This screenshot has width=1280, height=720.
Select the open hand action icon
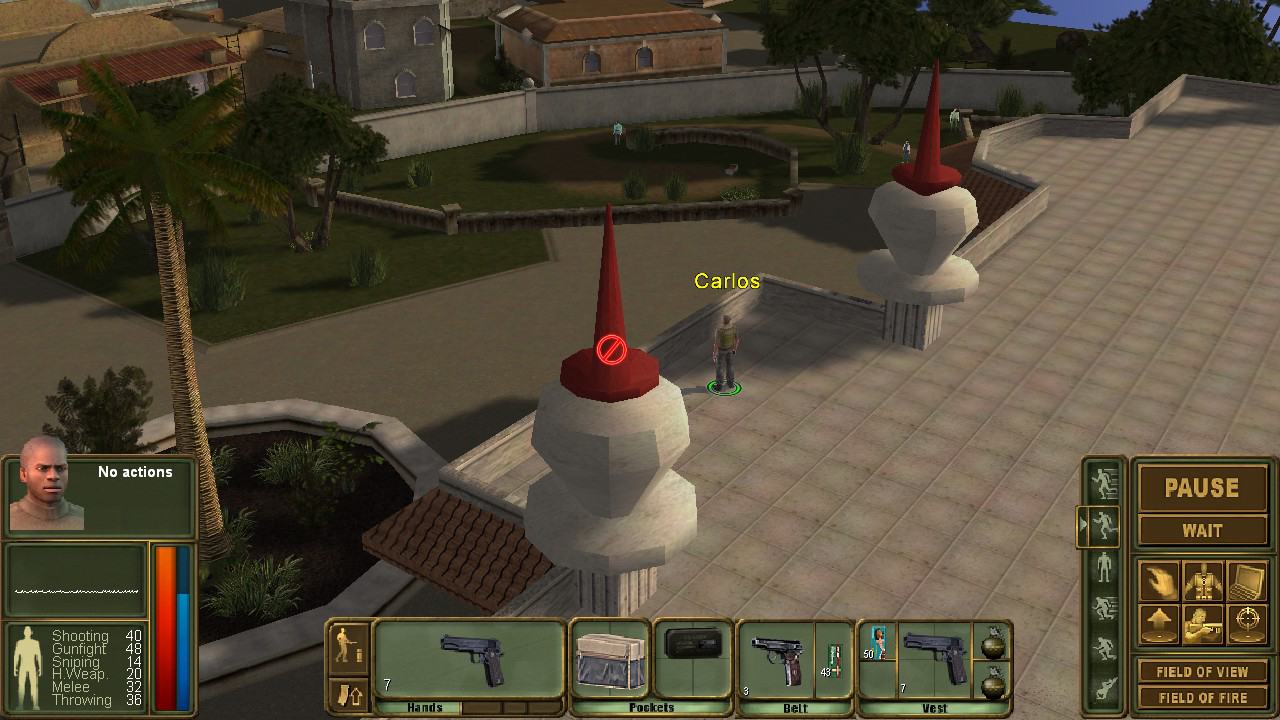click(1159, 580)
